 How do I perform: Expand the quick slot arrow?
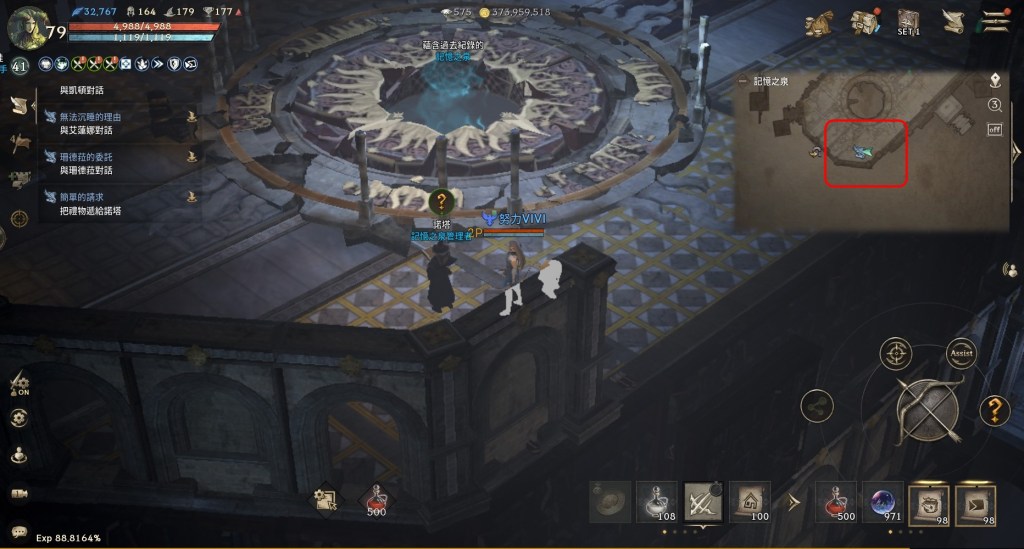795,500
